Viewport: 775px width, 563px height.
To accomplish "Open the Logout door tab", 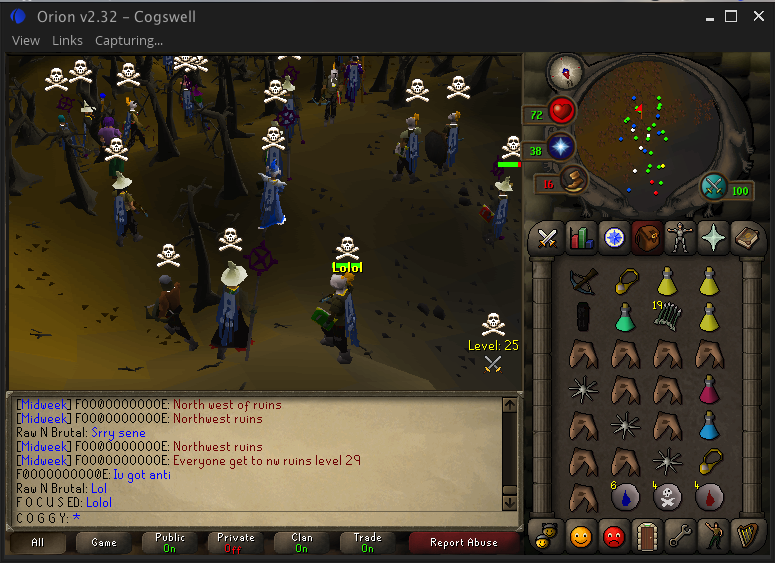I will click(646, 535).
